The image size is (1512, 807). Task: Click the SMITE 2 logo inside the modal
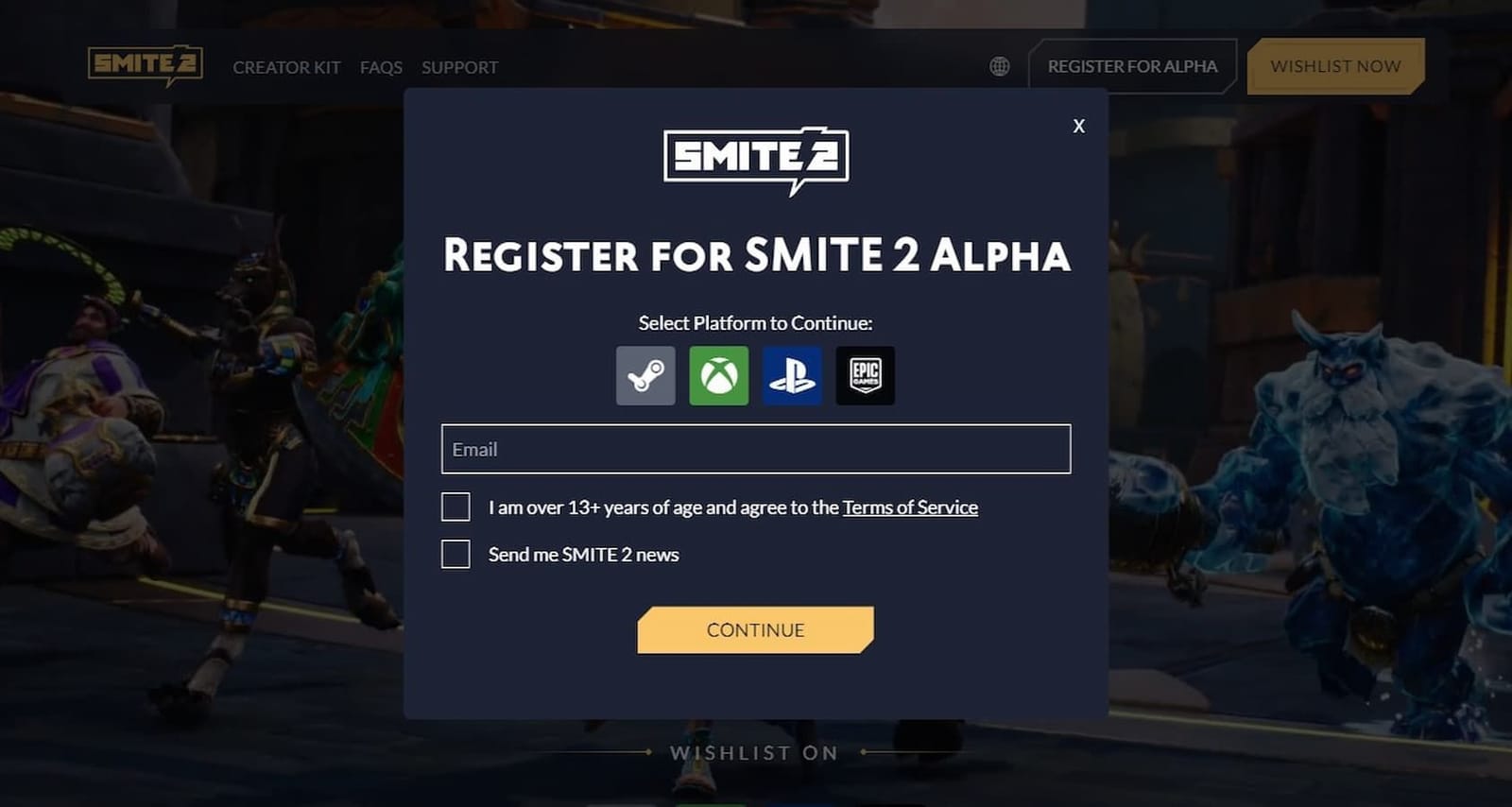755,157
